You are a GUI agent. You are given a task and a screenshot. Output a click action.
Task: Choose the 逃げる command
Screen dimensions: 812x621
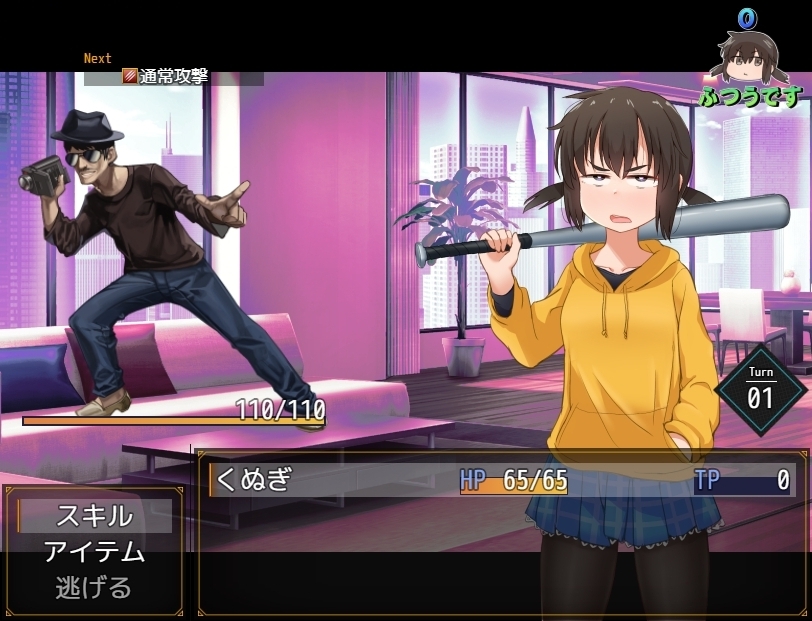pos(94,587)
